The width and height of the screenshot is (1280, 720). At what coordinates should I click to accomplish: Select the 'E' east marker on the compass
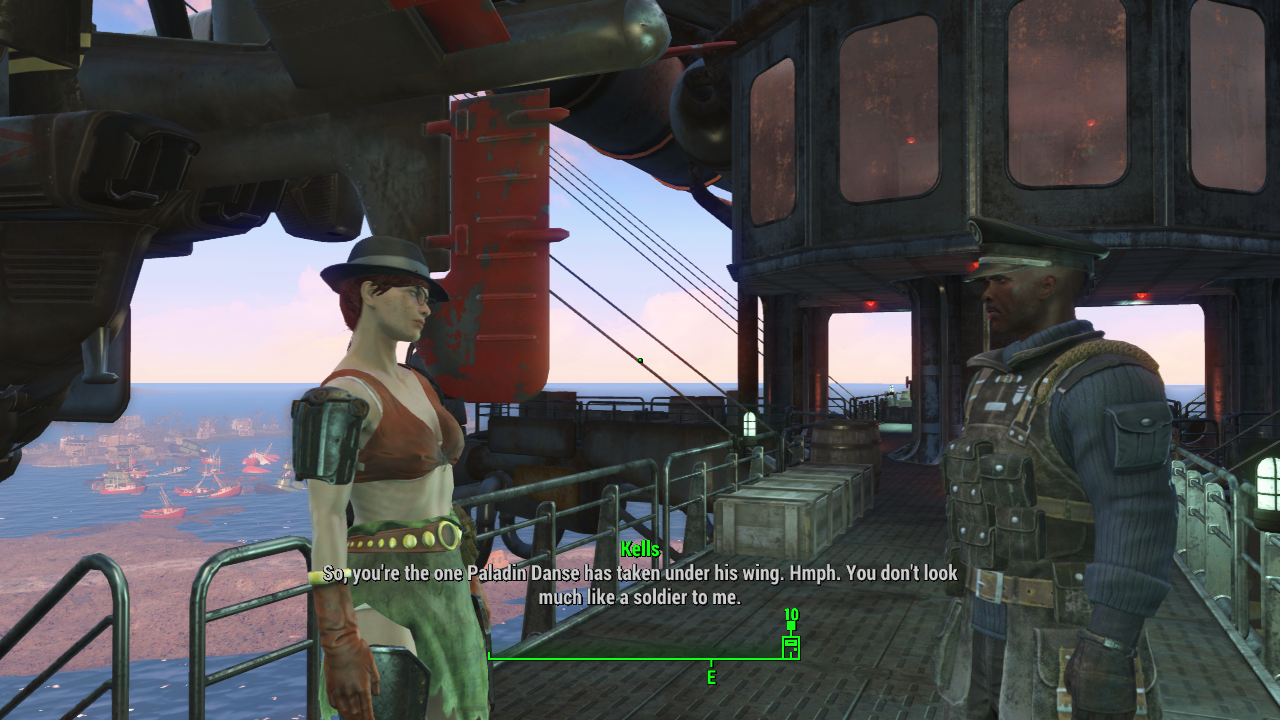[711, 676]
